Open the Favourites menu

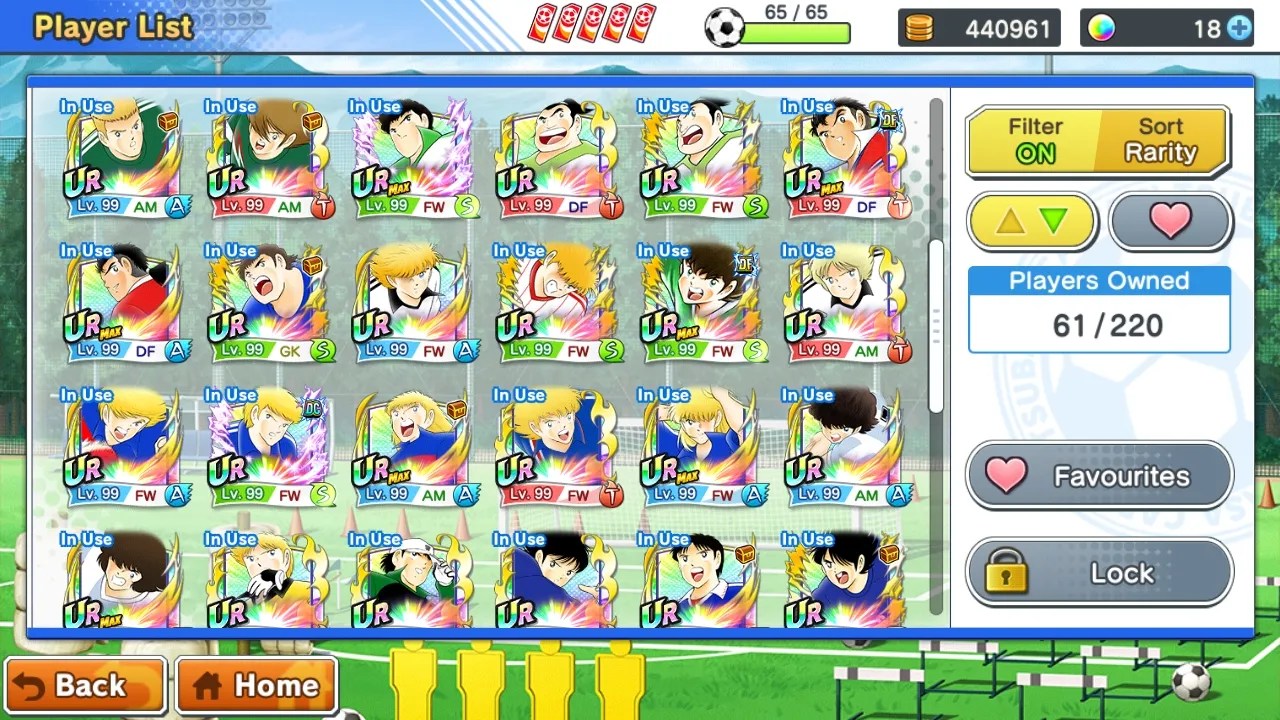(1099, 477)
